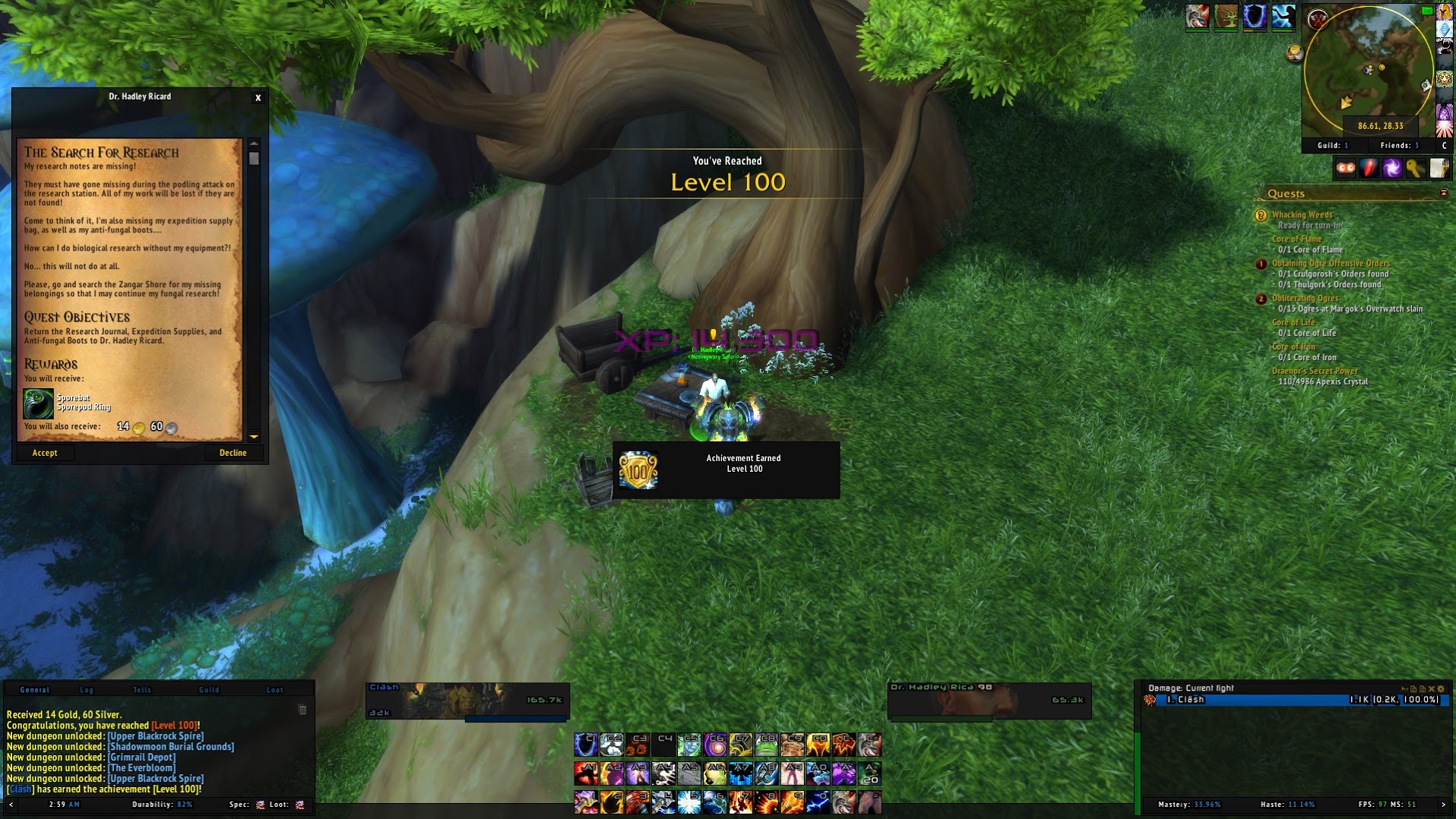This screenshot has width=1456, height=819.
Task: Open the Friends list panel
Action: pos(1399,145)
